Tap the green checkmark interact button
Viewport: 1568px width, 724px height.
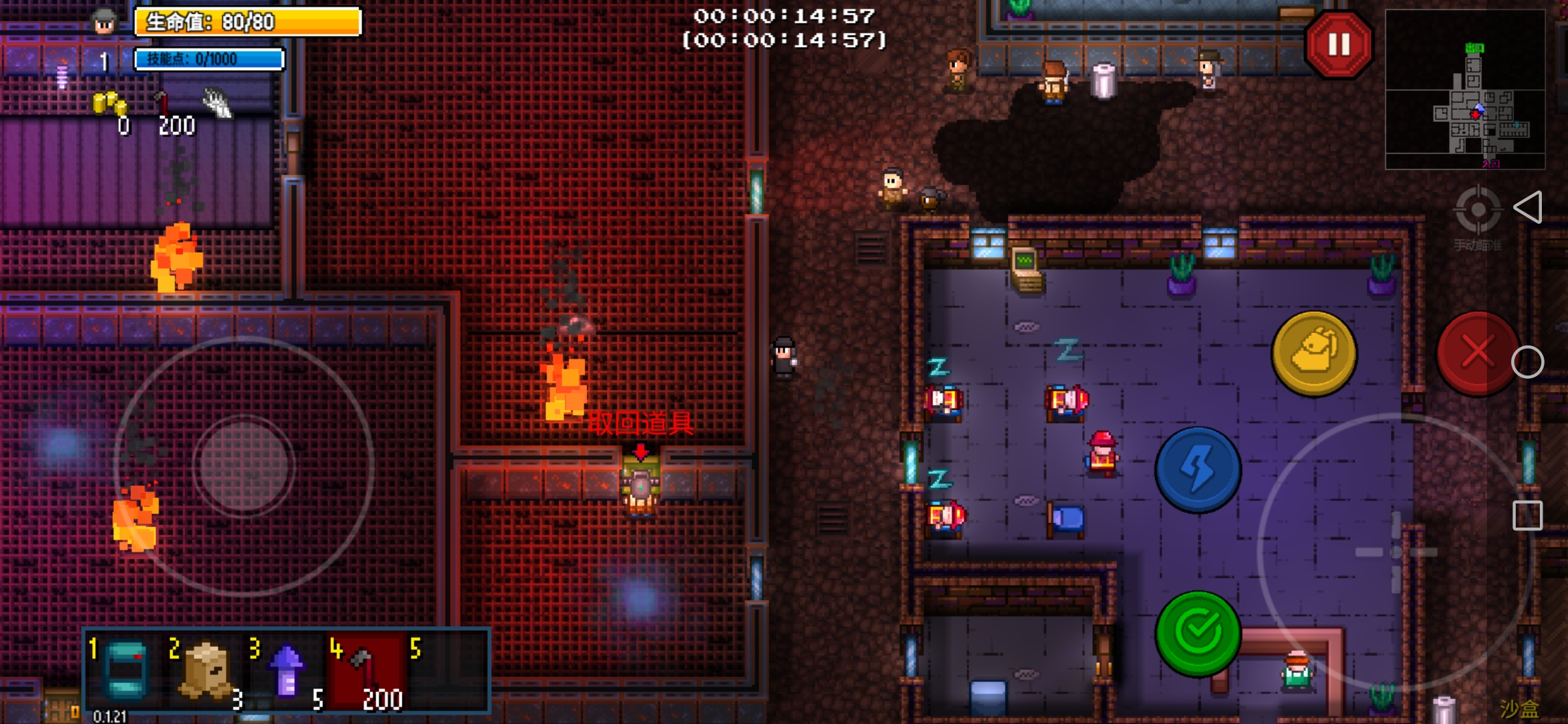(1198, 632)
